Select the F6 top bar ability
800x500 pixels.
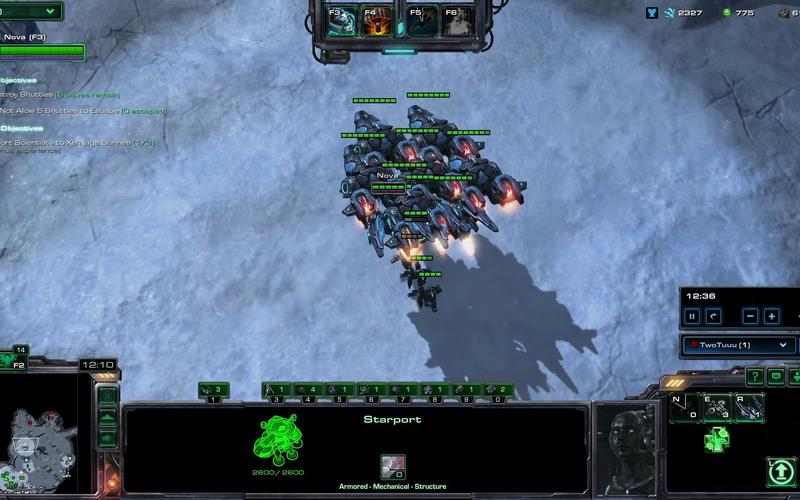(459, 19)
